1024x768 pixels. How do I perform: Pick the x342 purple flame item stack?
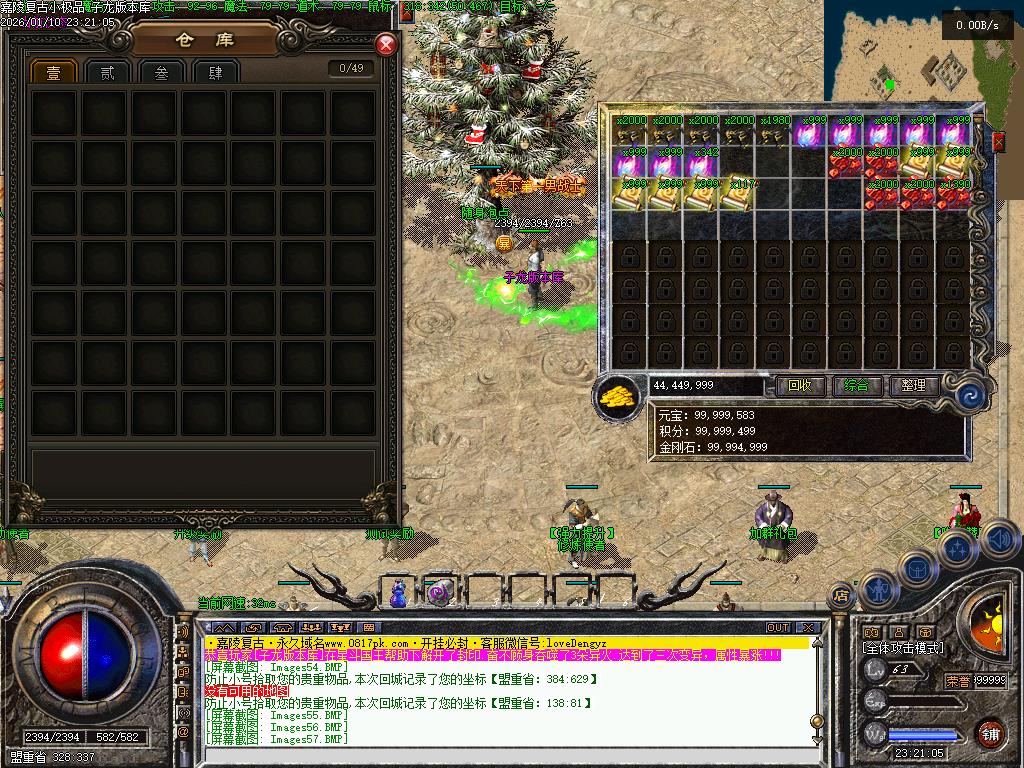[x=702, y=162]
